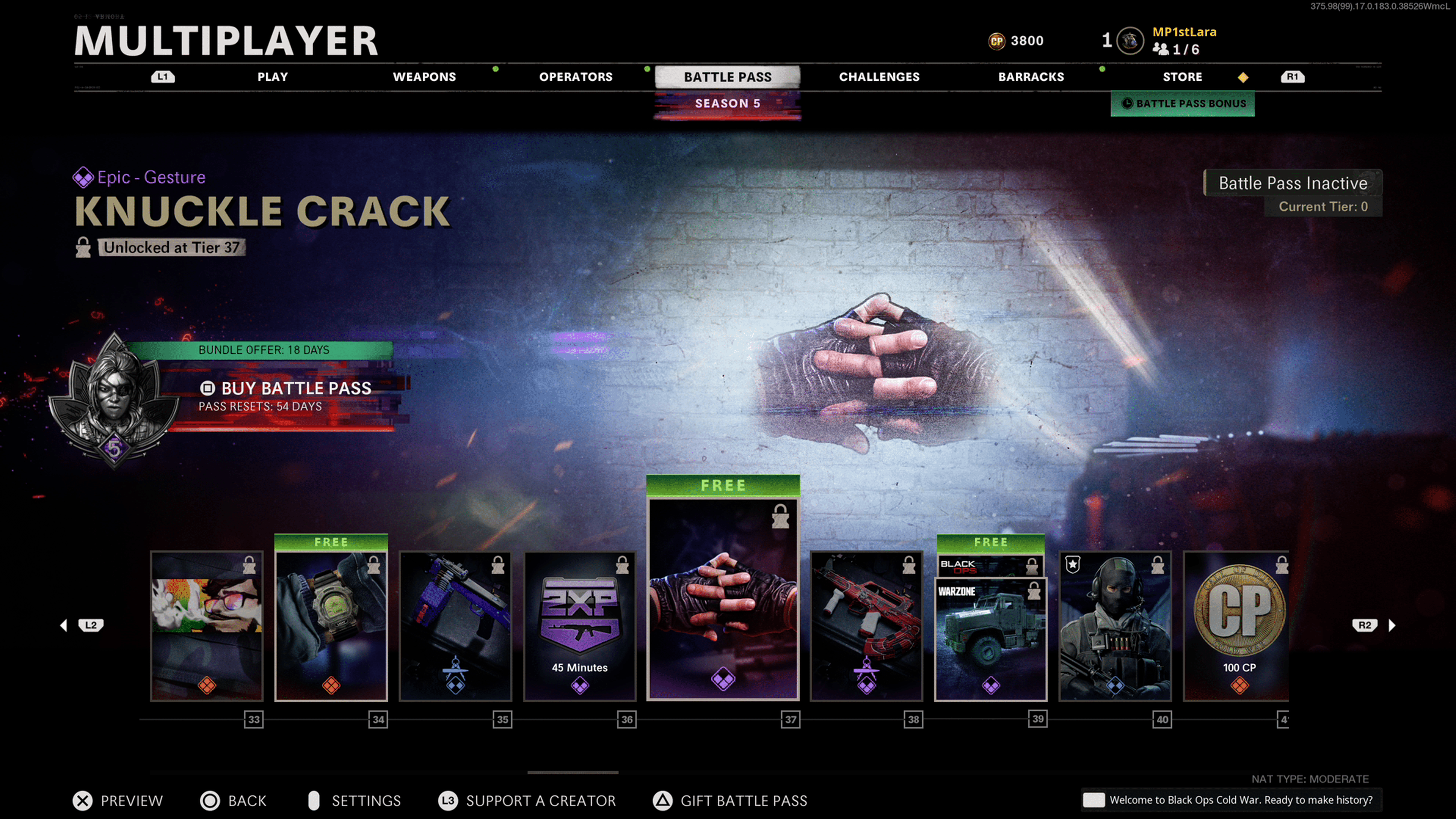Image resolution: width=1456 pixels, height=819 pixels.
Task: Select the tier 35 purple weapon blueprint
Action: [x=455, y=626]
